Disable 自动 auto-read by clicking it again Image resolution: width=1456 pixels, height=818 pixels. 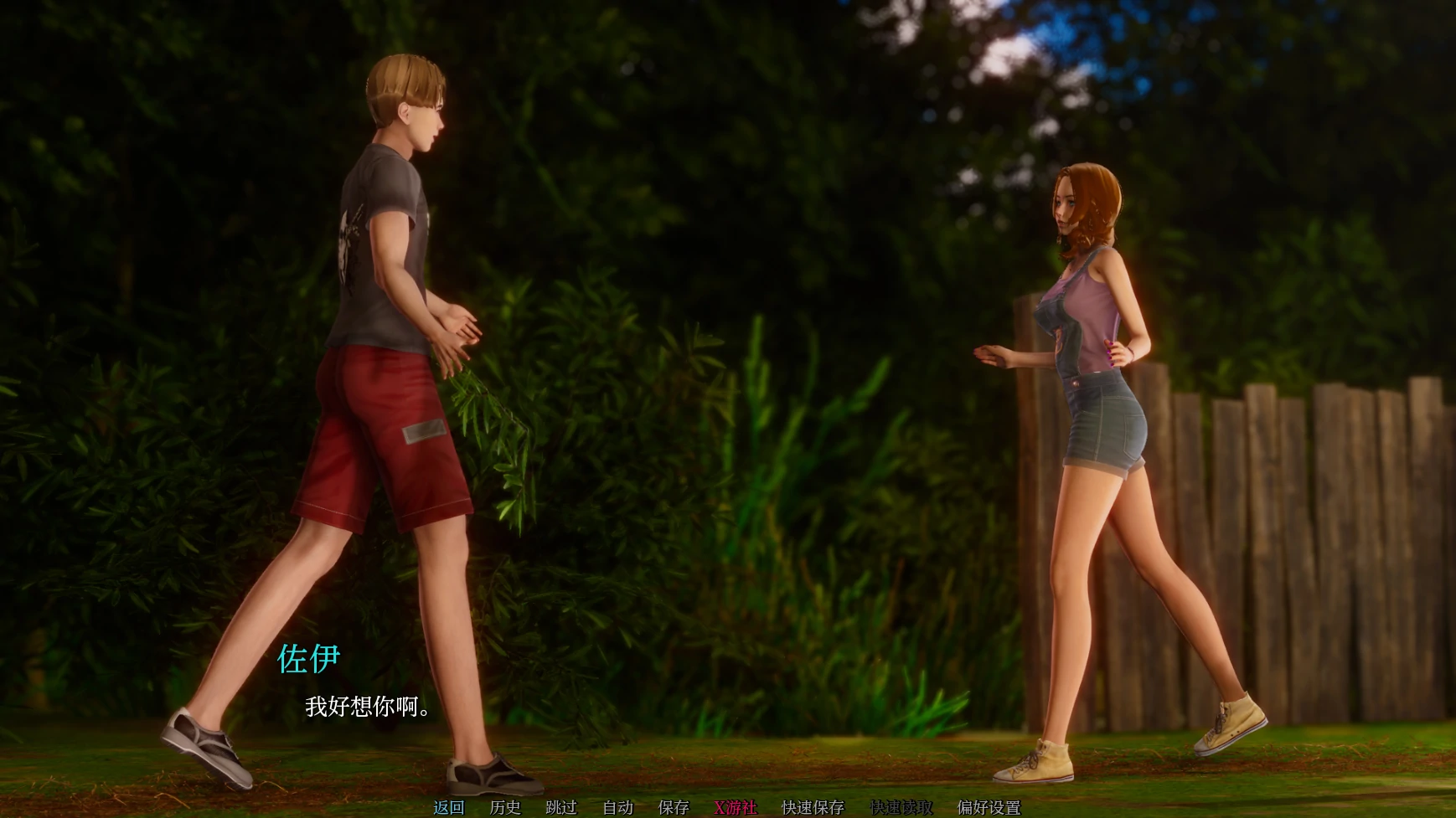pos(617,808)
